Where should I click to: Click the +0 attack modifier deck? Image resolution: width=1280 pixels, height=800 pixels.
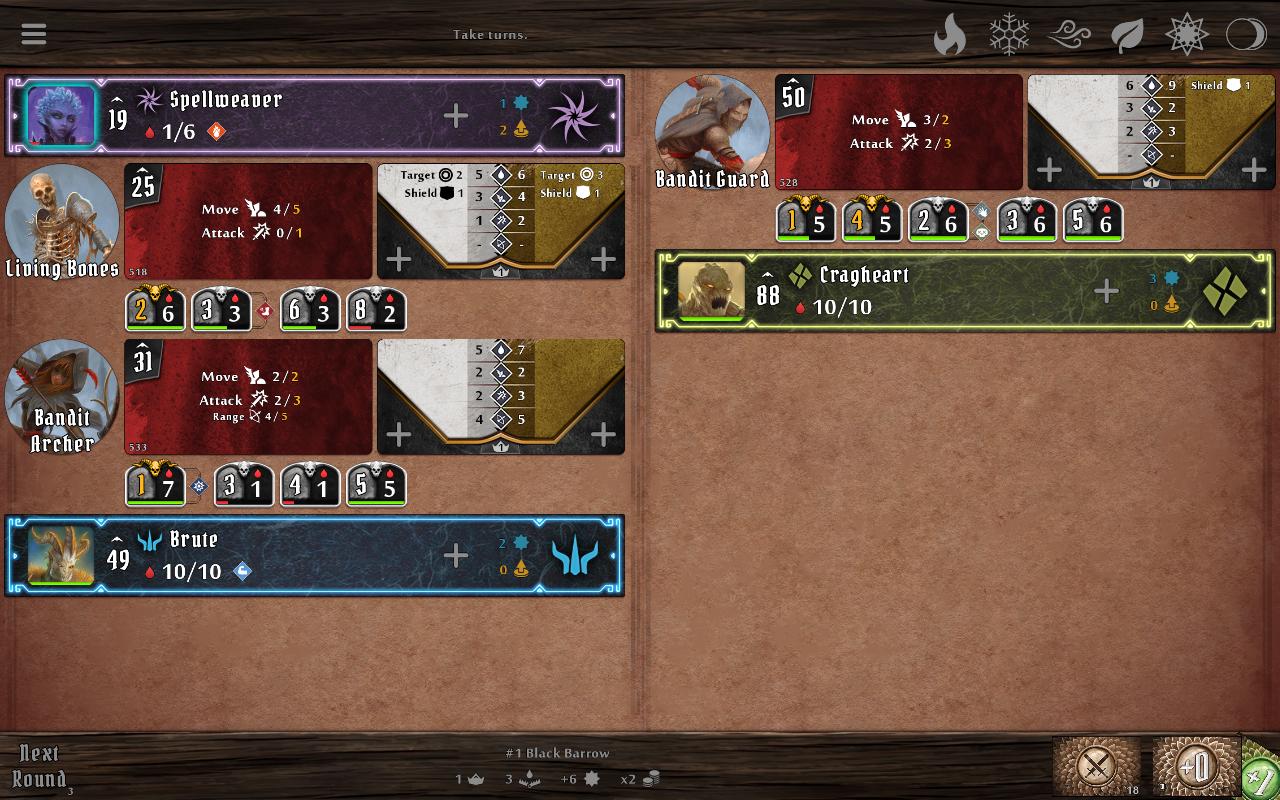coord(1196,766)
